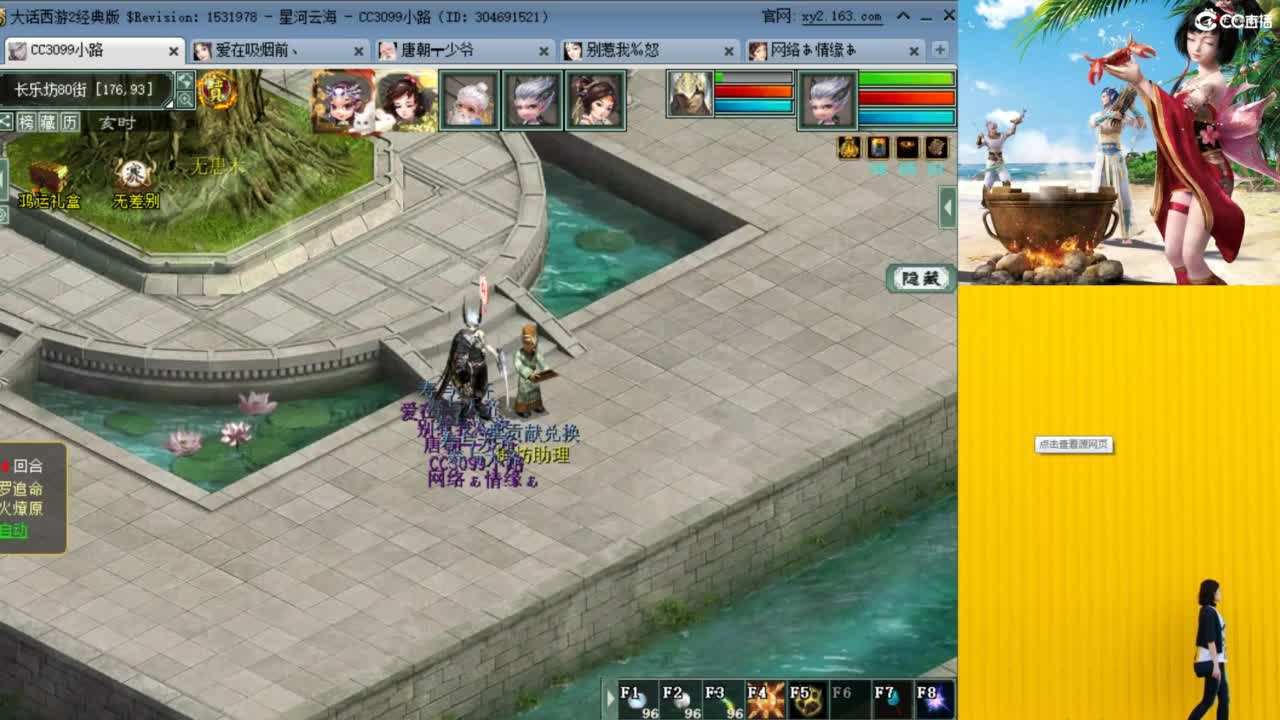Click the up arrow button next to the minimap

click(185, 81)
